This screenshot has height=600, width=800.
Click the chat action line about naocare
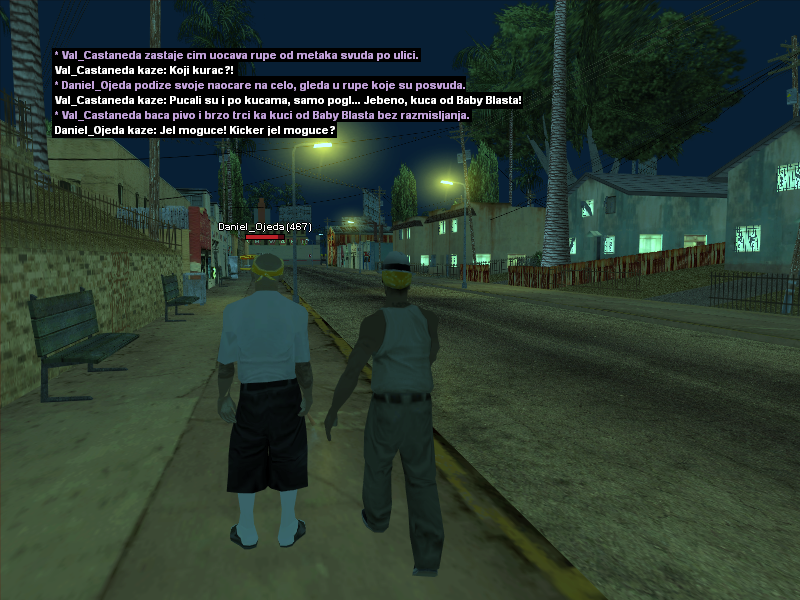pos(260,85)
